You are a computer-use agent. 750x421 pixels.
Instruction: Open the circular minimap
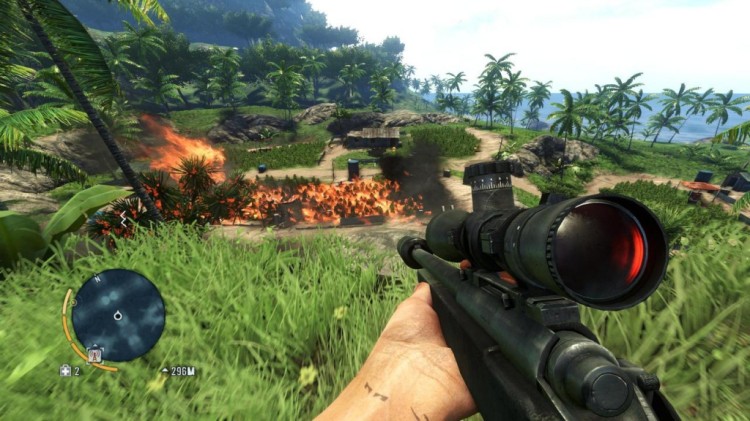(118, 315)
